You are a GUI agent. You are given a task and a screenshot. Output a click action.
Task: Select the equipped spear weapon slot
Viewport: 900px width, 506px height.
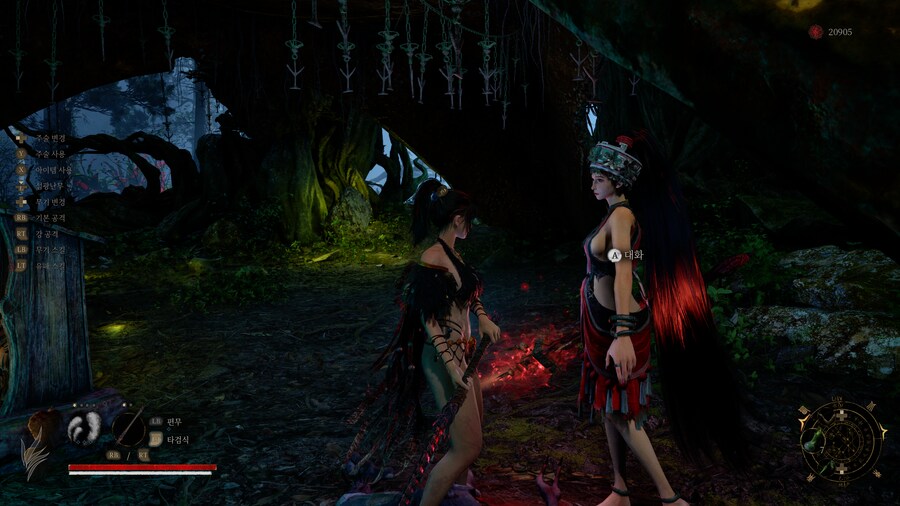[x=129, y=428]
